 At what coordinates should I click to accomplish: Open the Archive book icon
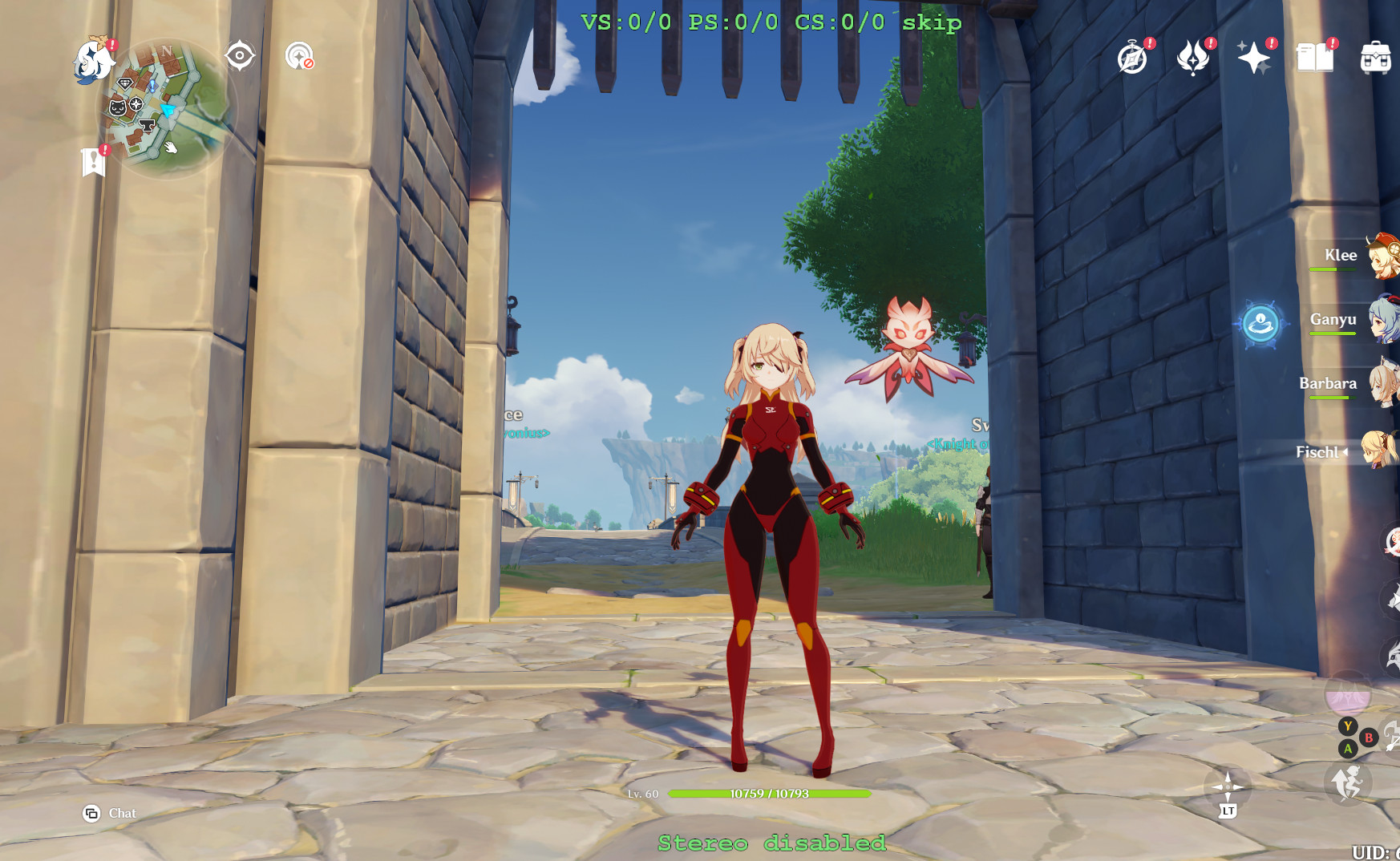(x=1313, y=58)
